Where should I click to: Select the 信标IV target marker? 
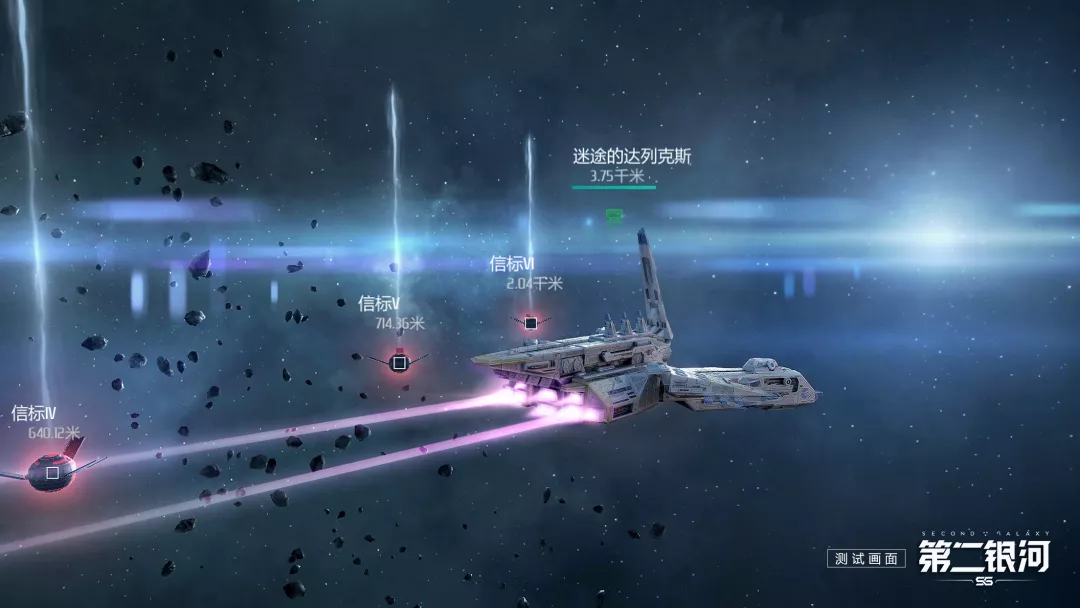(x=52, y=472)
